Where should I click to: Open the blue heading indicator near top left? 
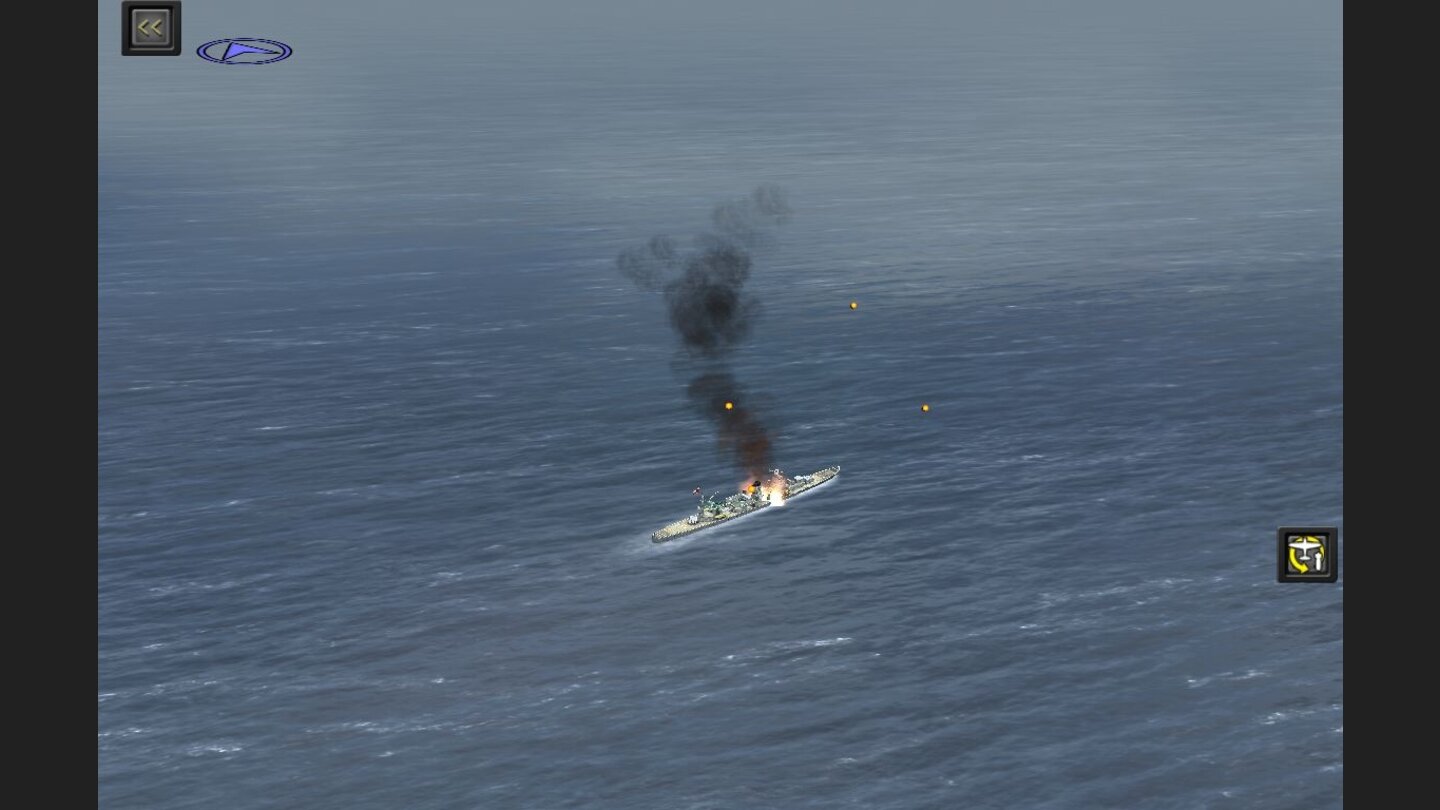[245, 49]
